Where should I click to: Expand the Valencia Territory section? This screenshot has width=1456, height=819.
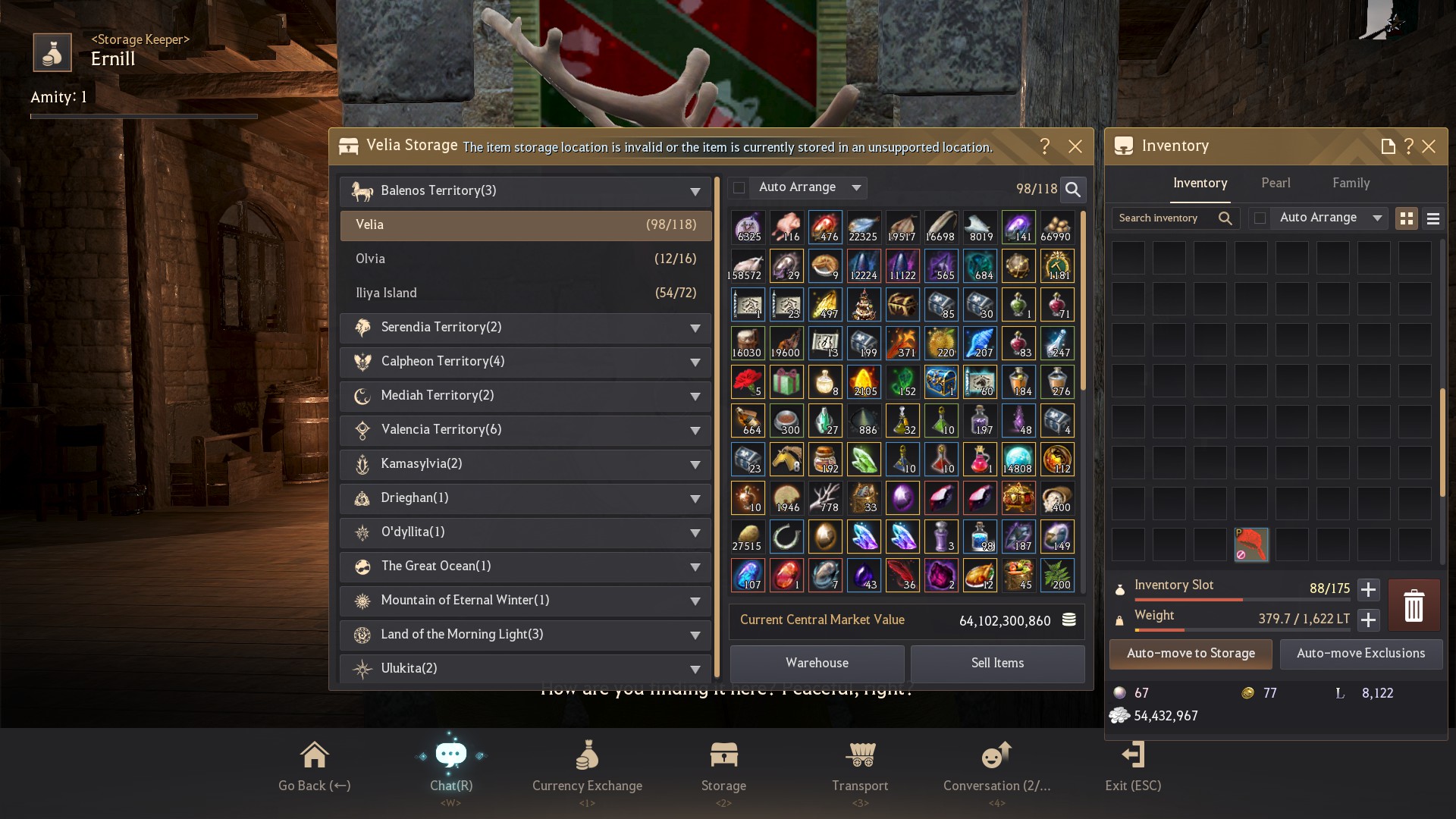point(695,431)
